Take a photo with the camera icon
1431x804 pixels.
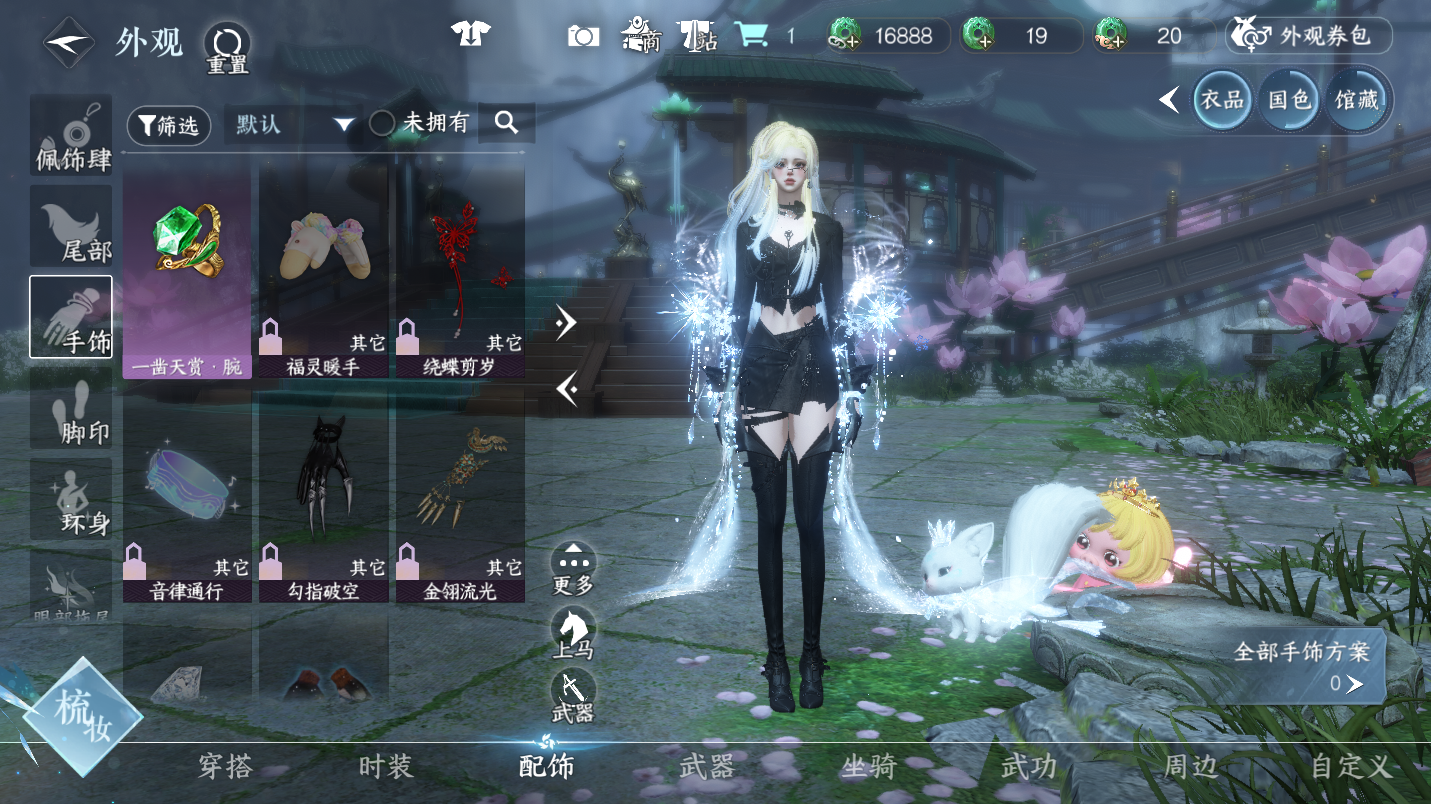click(583, 36)
